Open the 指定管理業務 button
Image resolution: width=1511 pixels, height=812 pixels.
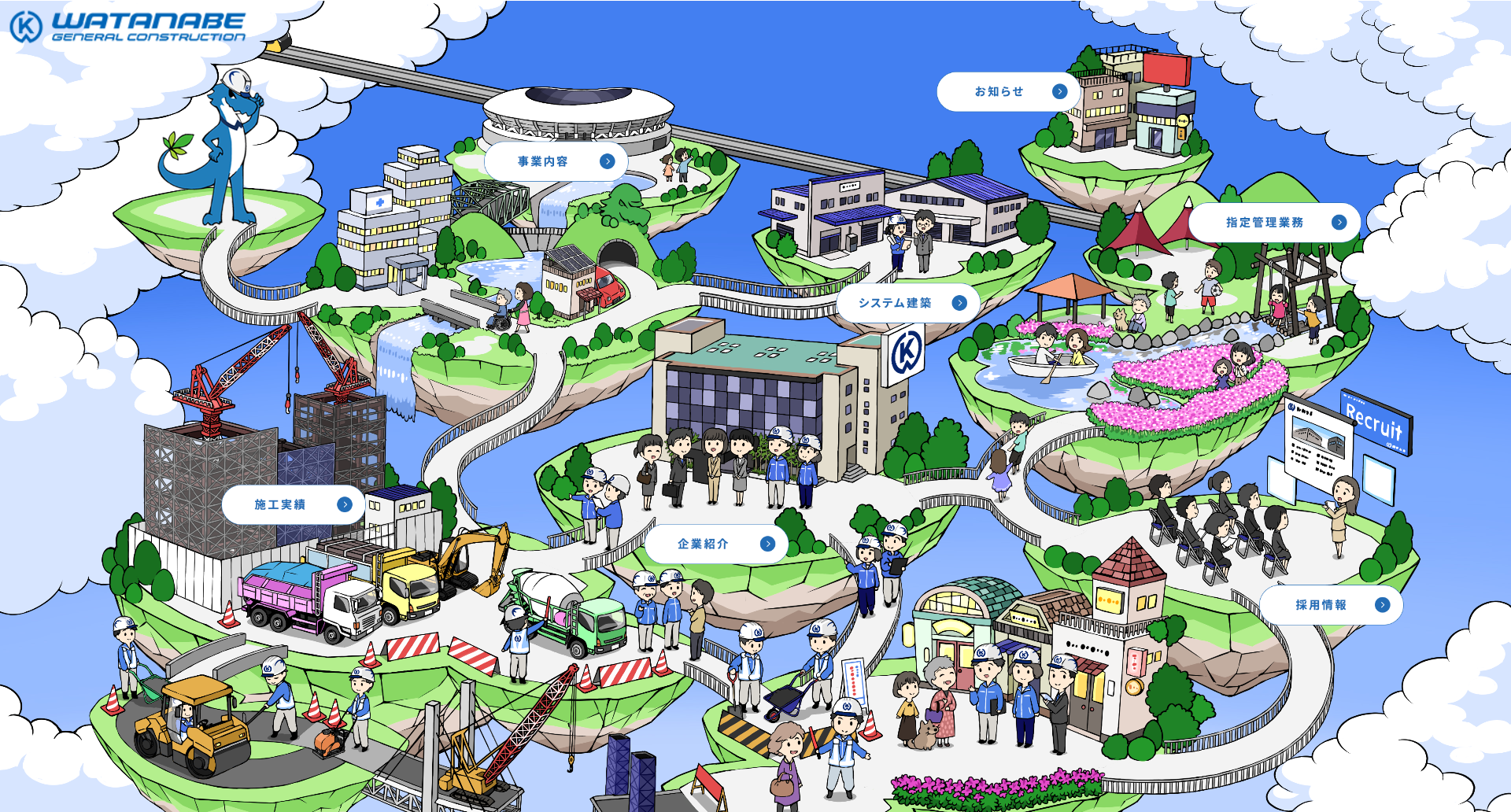click(x=1274, y=223)
